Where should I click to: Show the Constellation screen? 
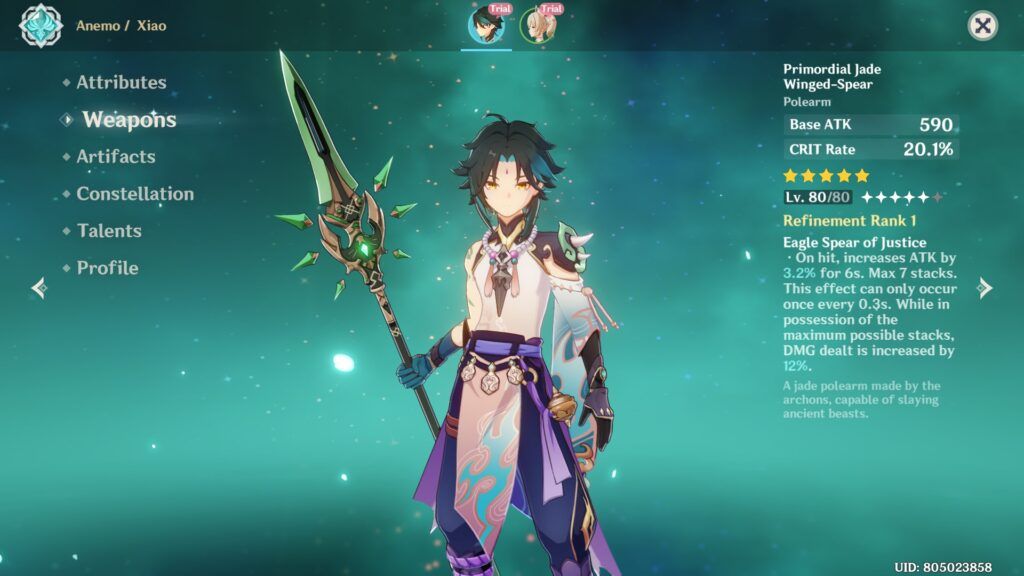click(x=135, y=194)
